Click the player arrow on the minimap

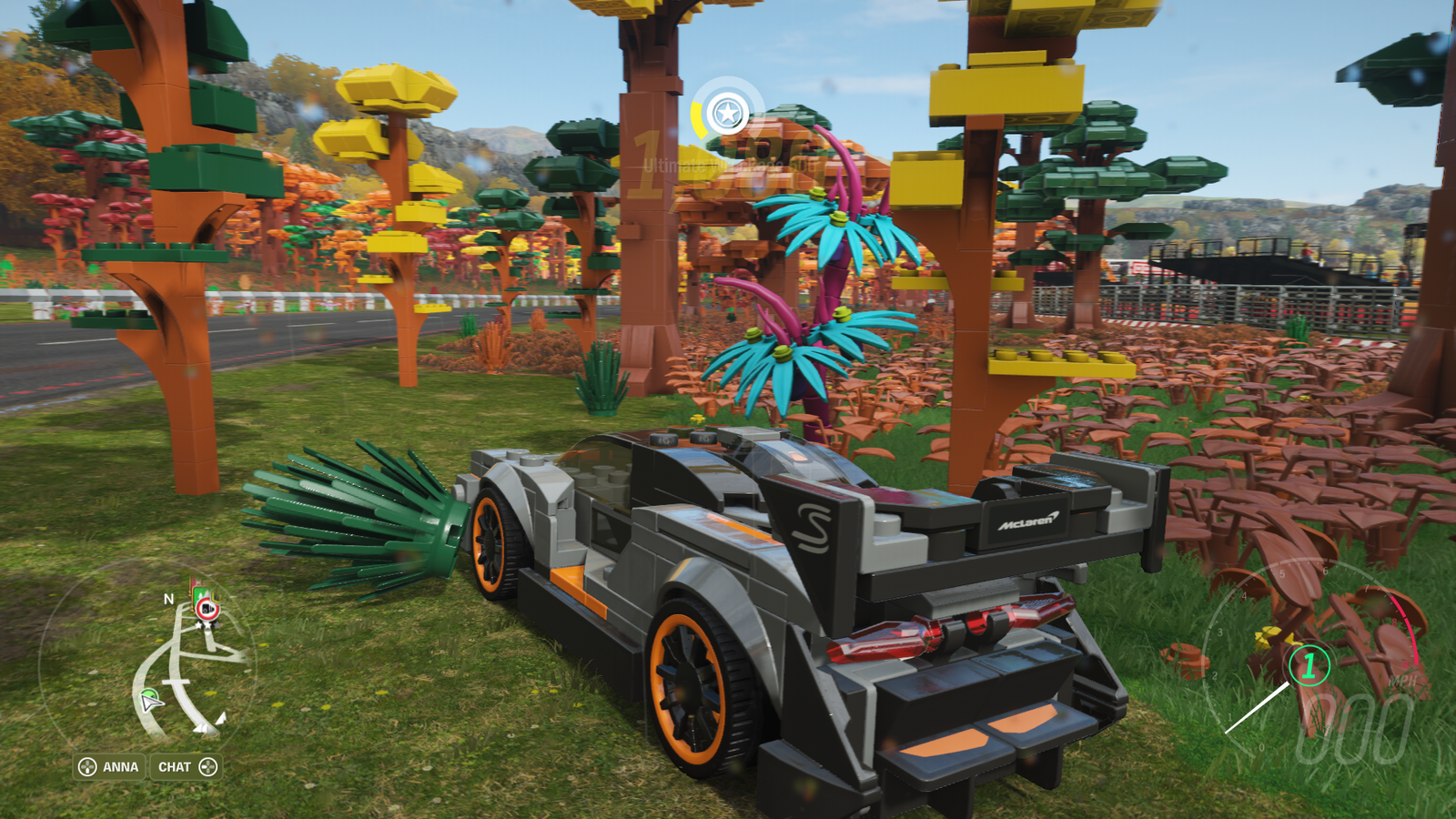(x=150, y=701)
